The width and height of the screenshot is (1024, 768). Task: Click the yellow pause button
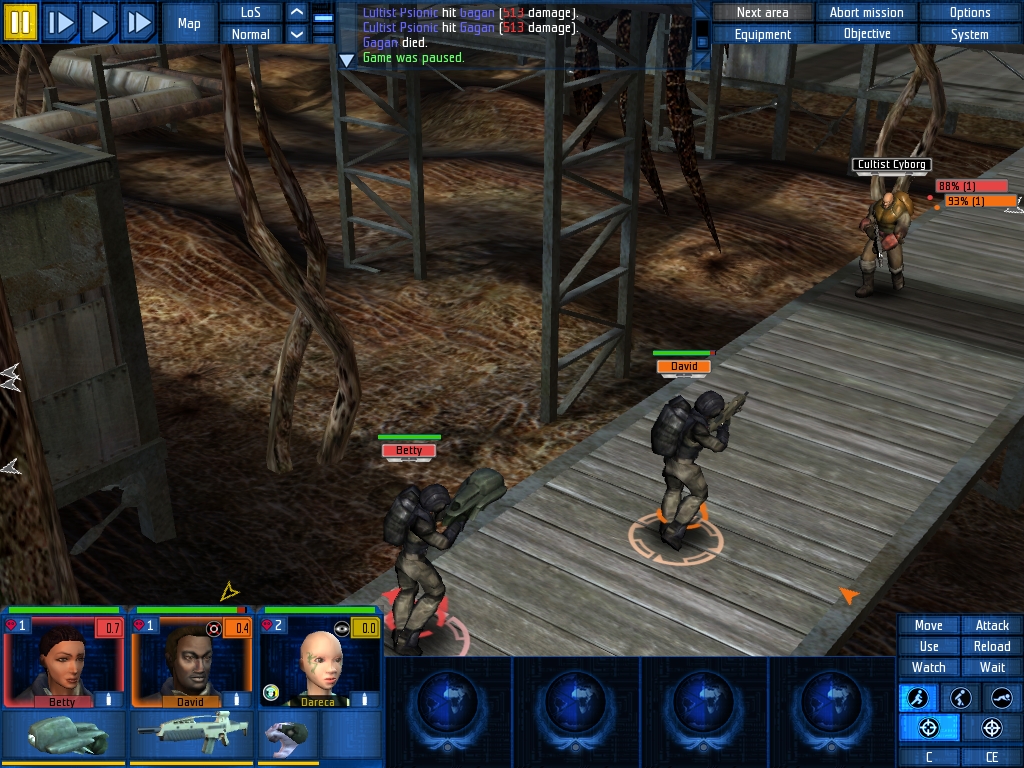click(21, 21)
